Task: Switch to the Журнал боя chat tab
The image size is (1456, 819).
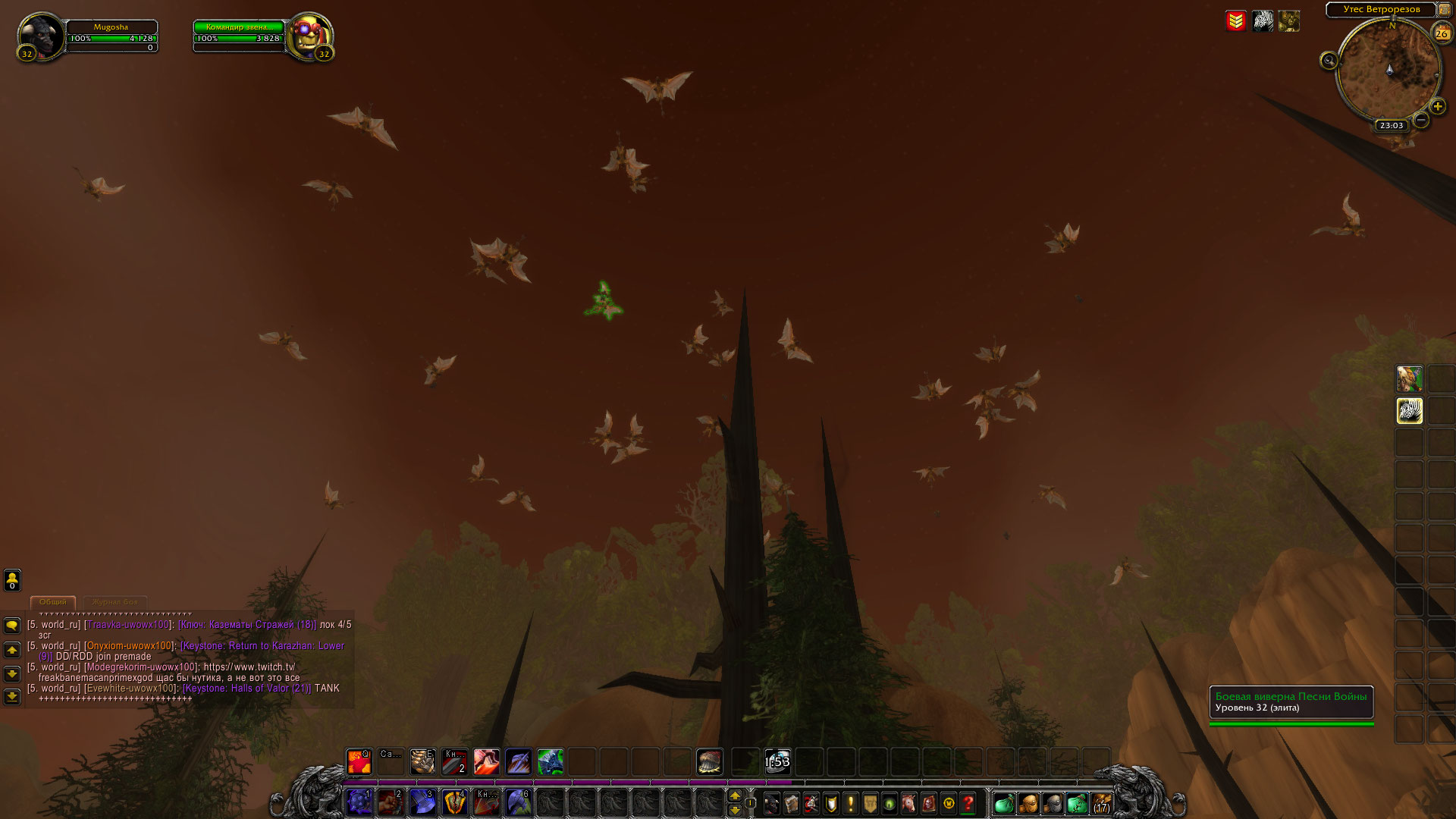Action: 115,602
